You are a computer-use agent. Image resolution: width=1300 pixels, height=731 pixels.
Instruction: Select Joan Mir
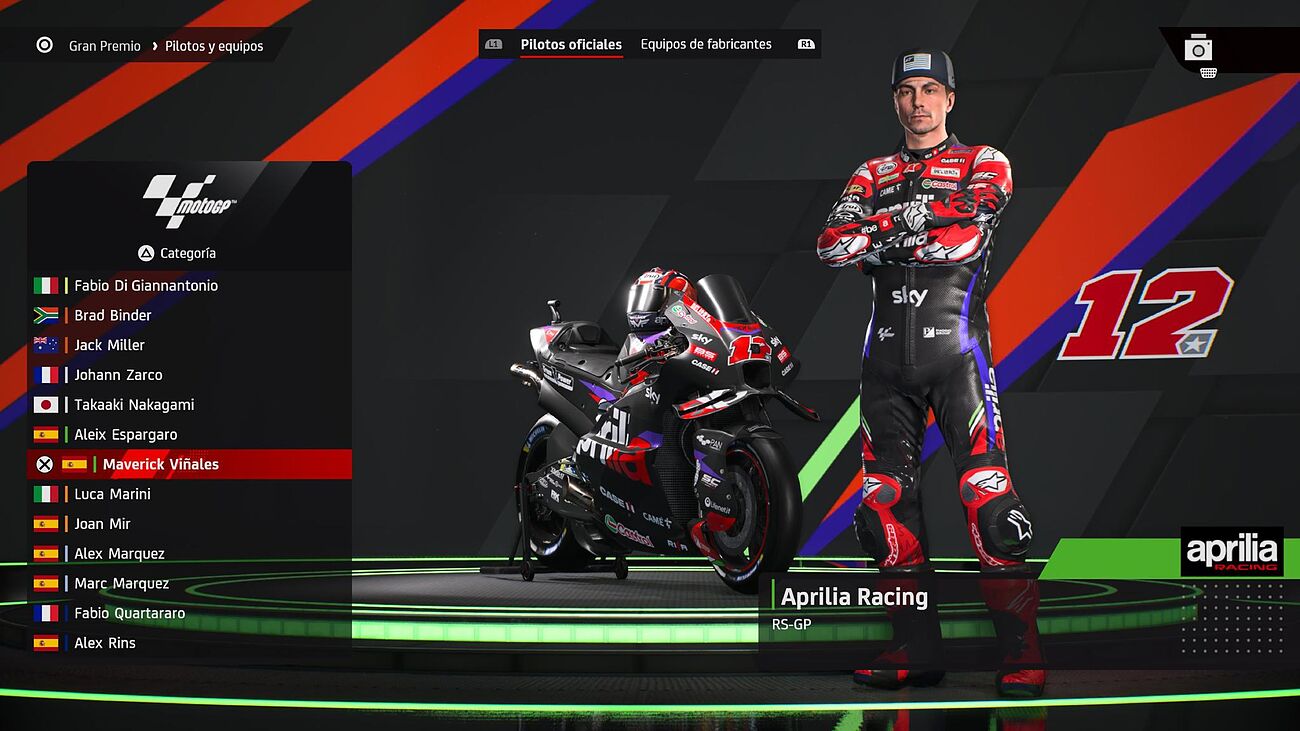102,524
